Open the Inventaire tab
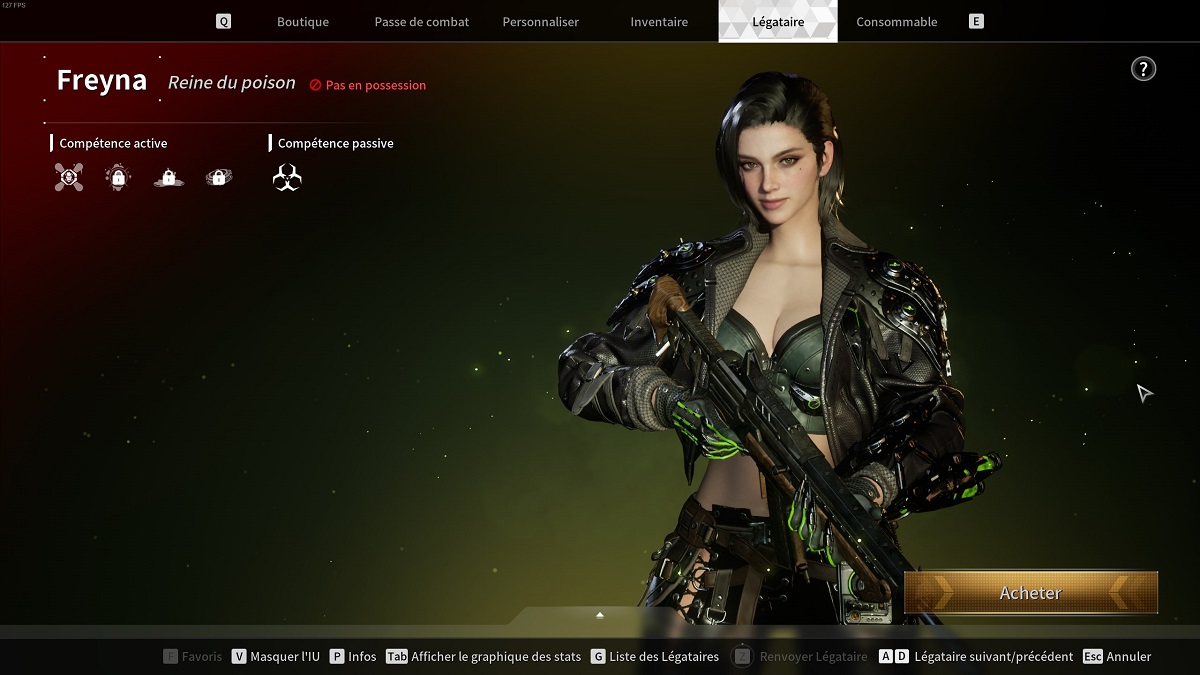This screenshot has width=1200, height=675. [x=659, y=22]
